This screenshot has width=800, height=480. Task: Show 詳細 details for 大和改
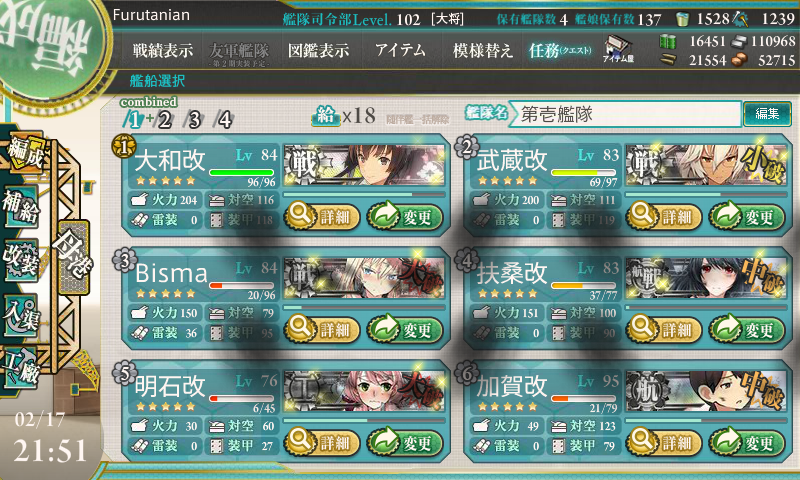tap(318, 215)
